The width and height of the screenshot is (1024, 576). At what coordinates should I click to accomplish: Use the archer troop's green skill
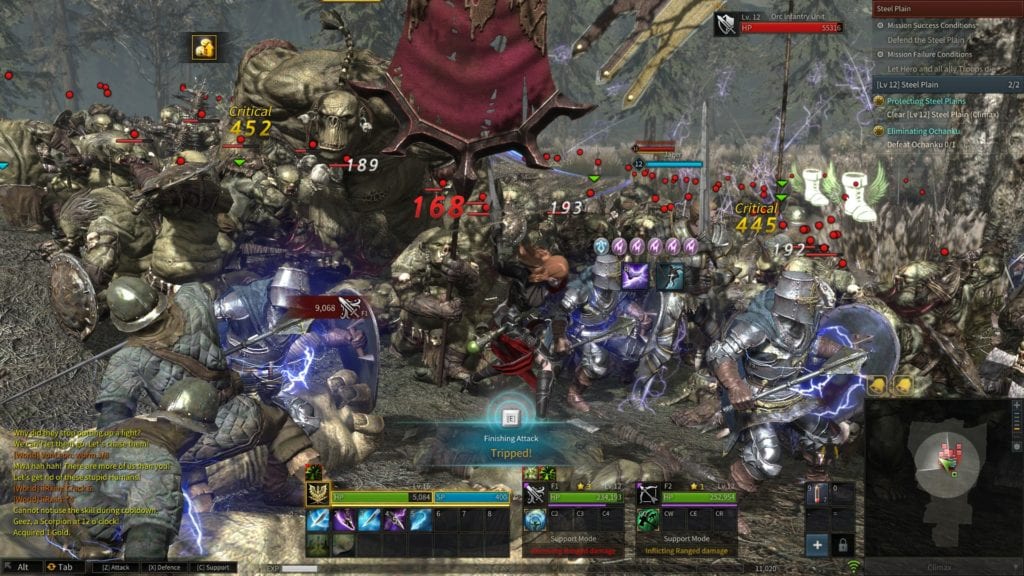coord(648,519)
